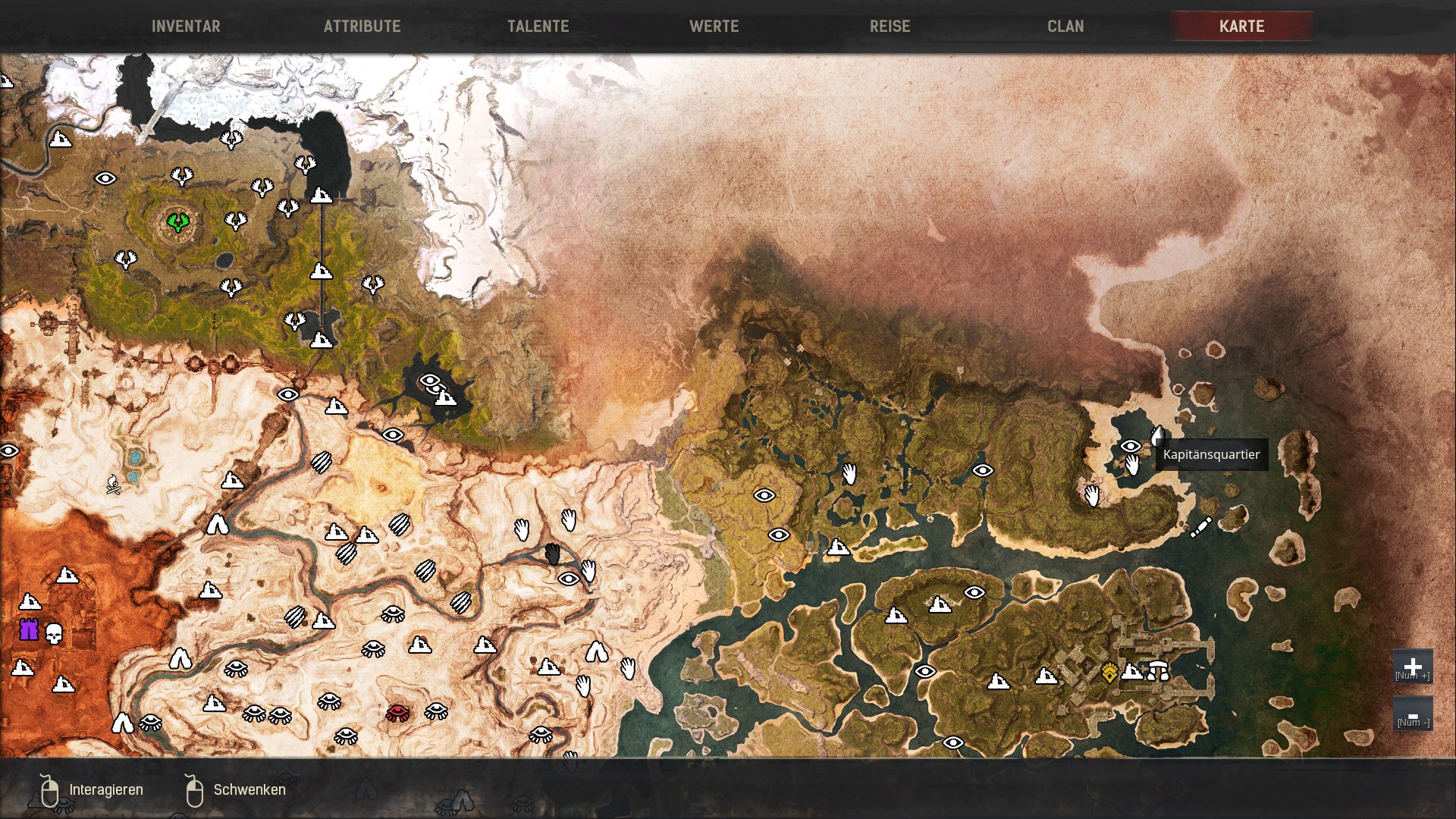The image size is (1456, 819).
Task: Click the black hand map marker
Action: (553, 554)
